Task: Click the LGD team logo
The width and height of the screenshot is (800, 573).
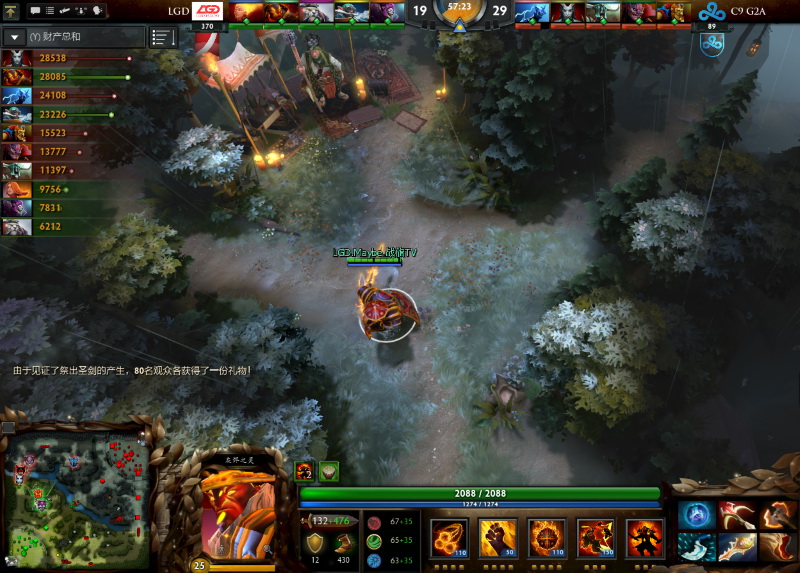Action: pos(209,11)
